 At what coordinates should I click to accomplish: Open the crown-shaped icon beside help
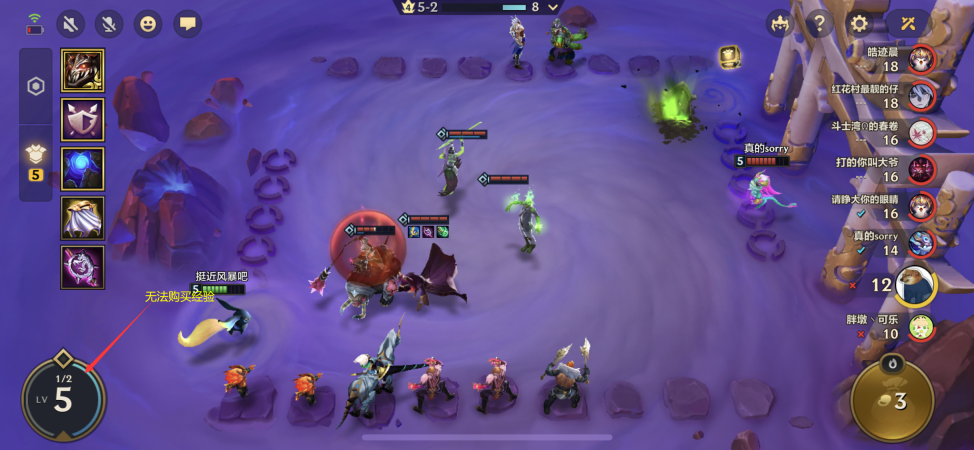(779, 23)
